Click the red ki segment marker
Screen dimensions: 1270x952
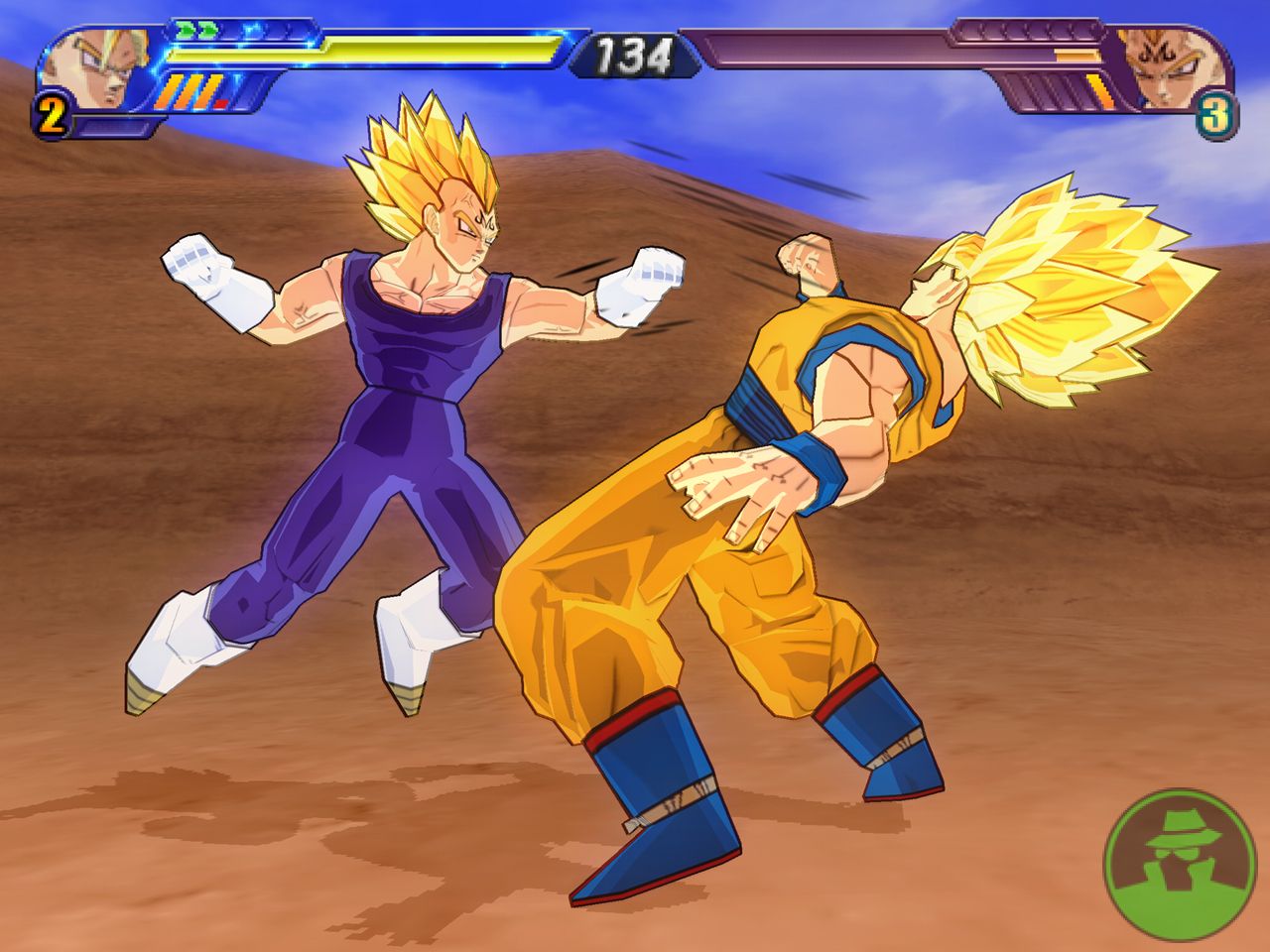coord(221,102)
